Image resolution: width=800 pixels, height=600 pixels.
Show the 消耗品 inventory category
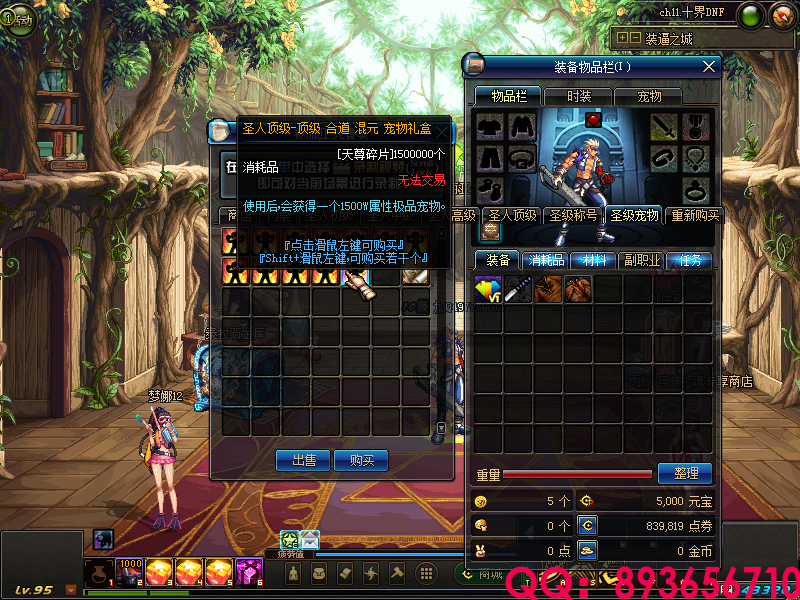tap(547, 260)
